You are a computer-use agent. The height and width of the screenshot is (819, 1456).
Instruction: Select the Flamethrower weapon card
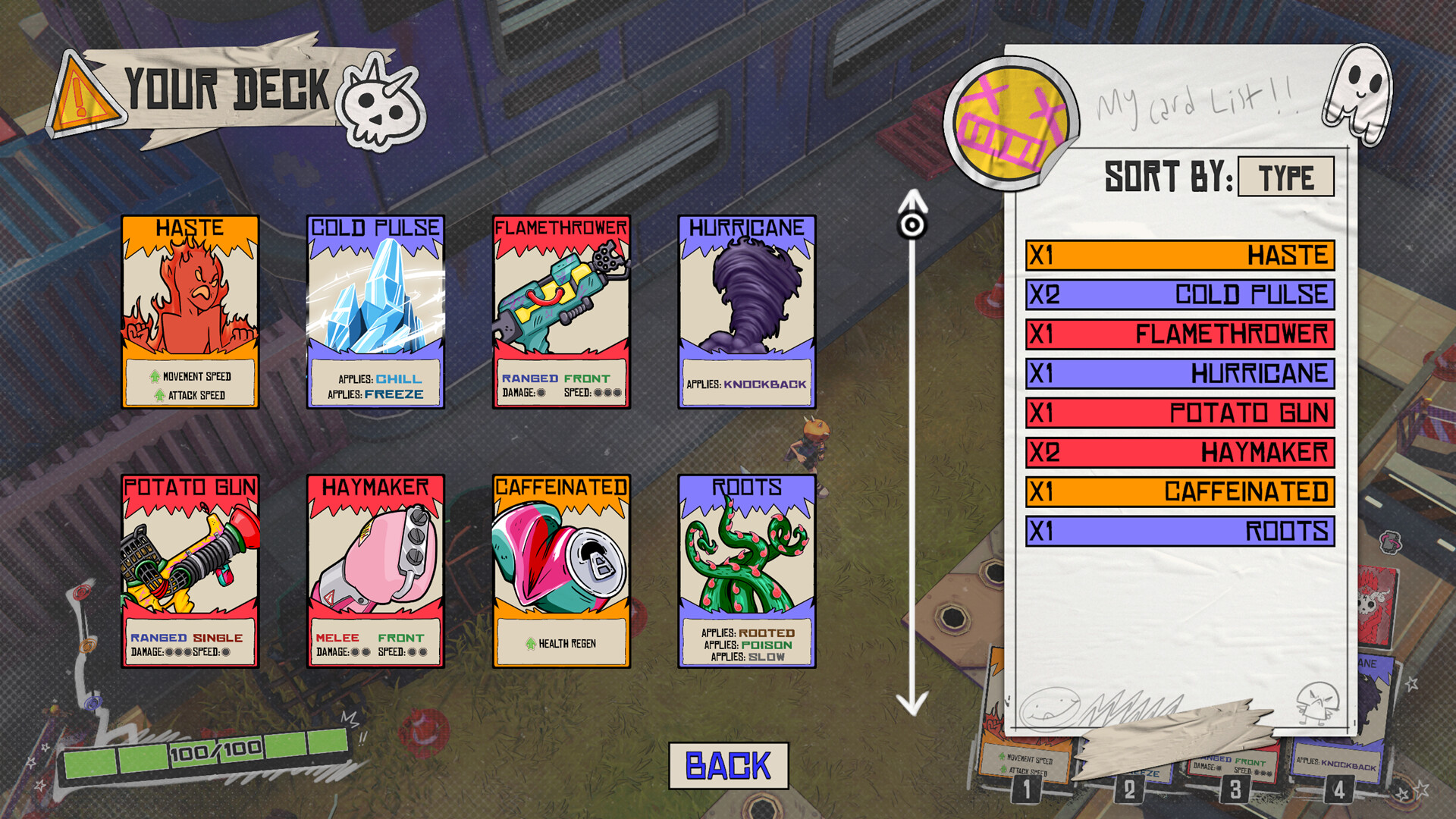(x=561, y=311)
